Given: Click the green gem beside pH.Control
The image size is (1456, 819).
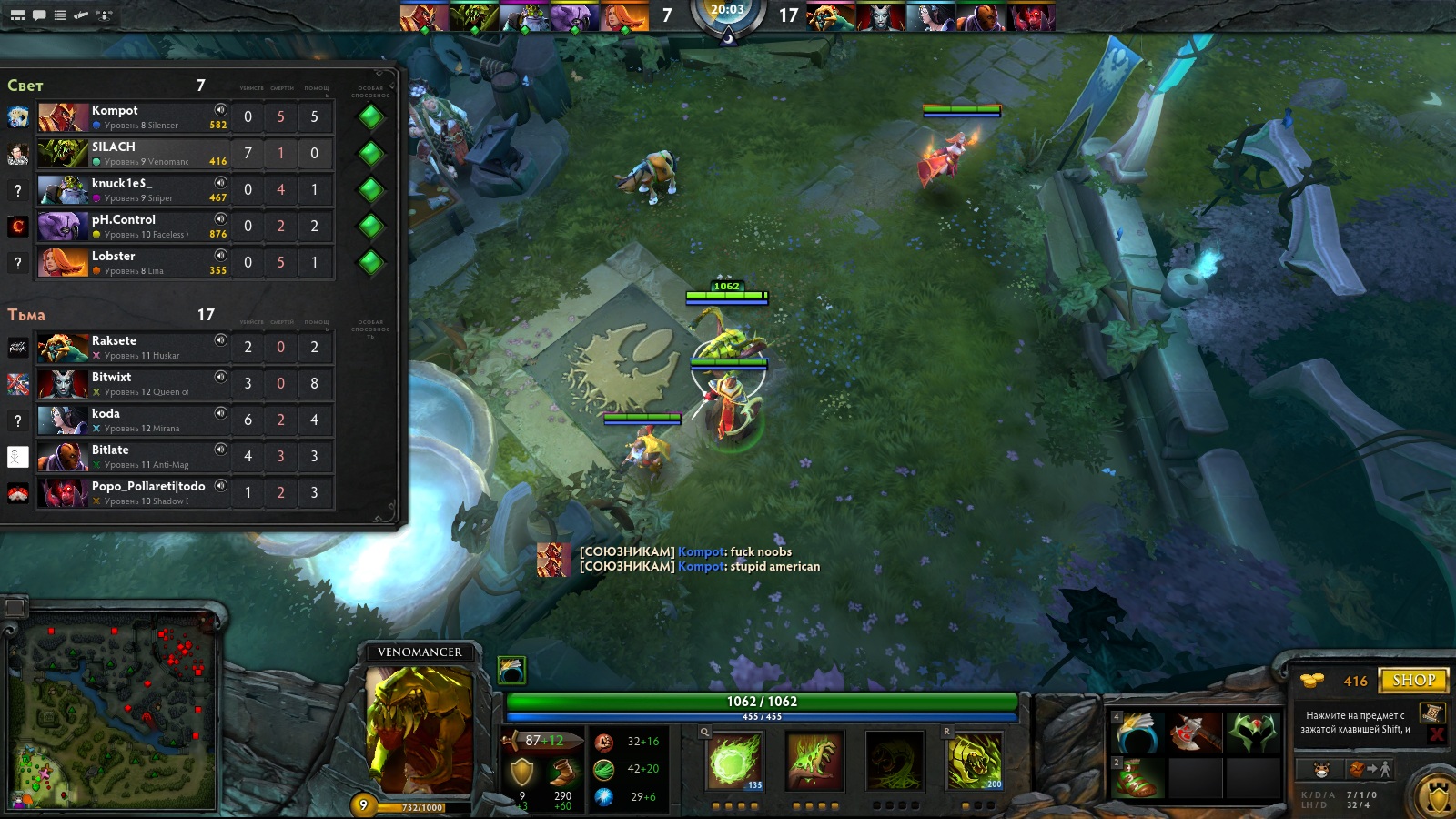Looking at the screenshot, I should click(x=370, y=226).
